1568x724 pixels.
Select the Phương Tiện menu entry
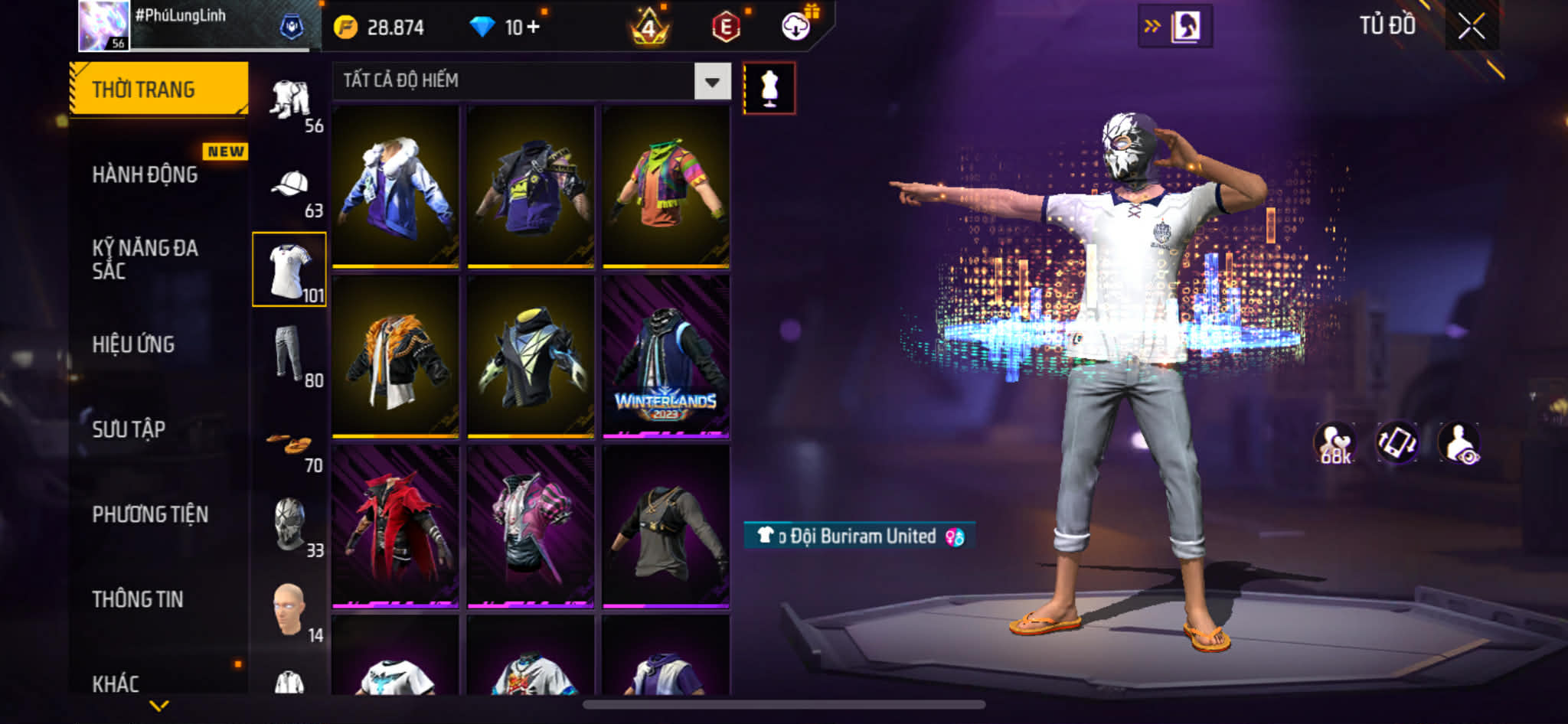150,514
